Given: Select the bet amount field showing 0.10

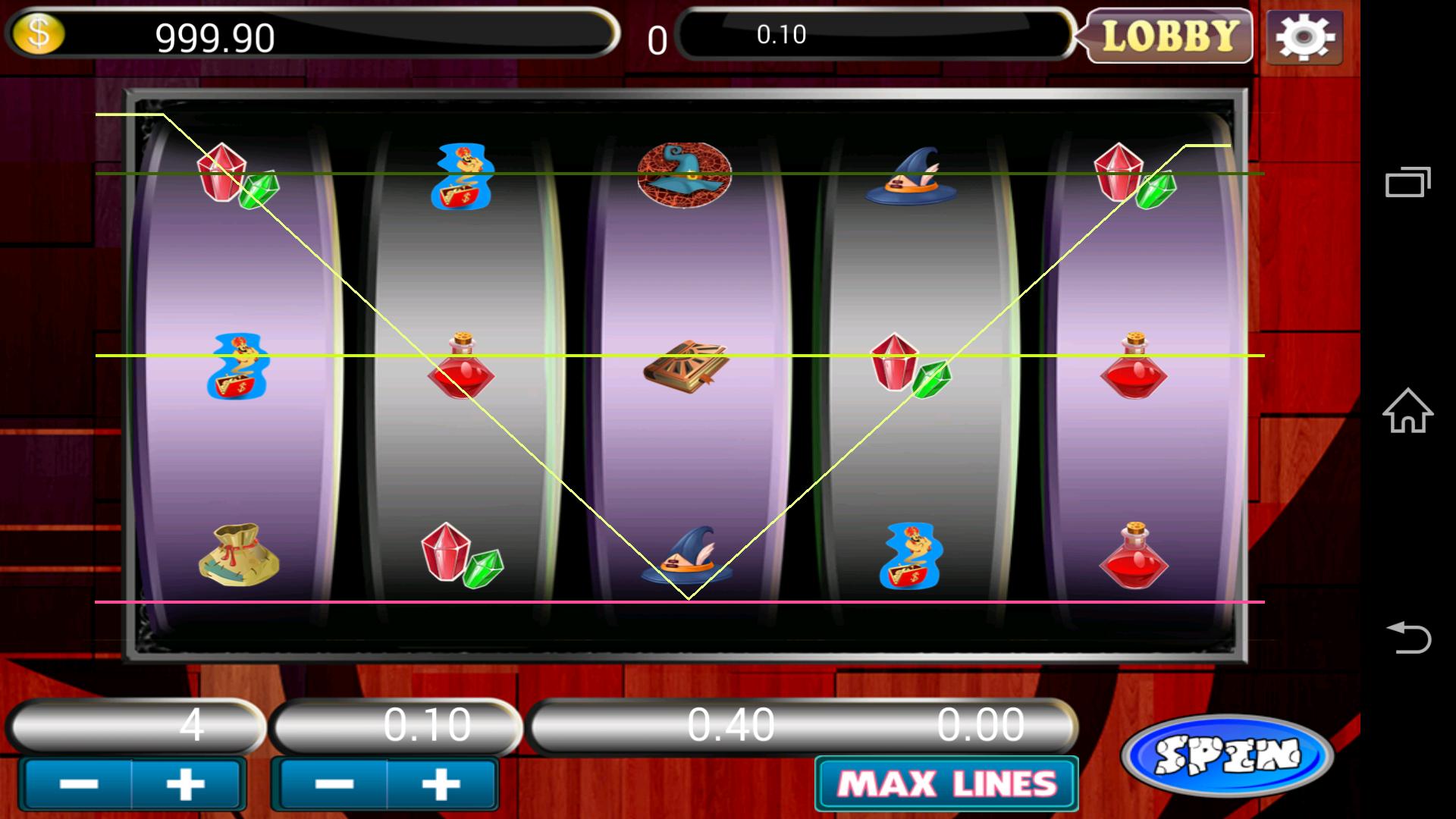Looking at the screenshot, I should 394,726.
